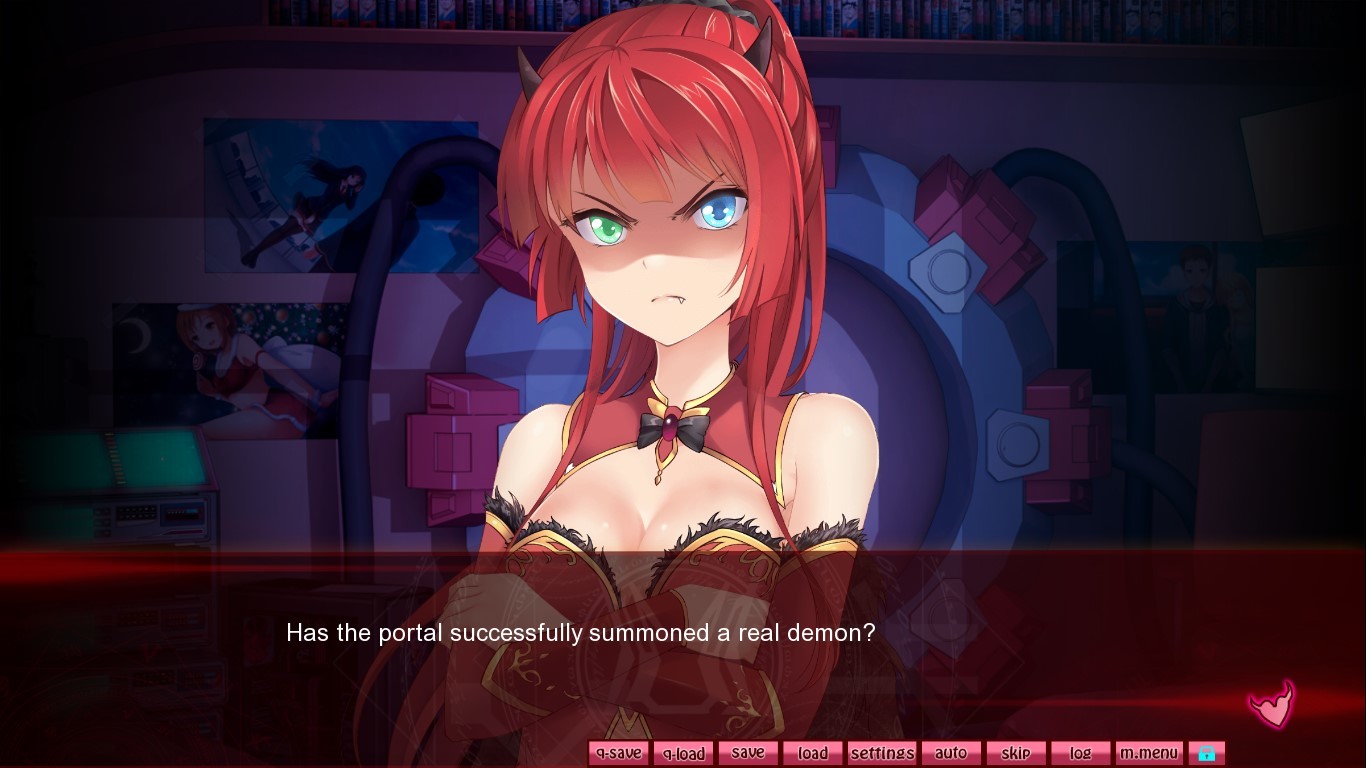Perform a quick save with q-save
1366x768 pixels.
pyautogui.click(x=618, y=752)
